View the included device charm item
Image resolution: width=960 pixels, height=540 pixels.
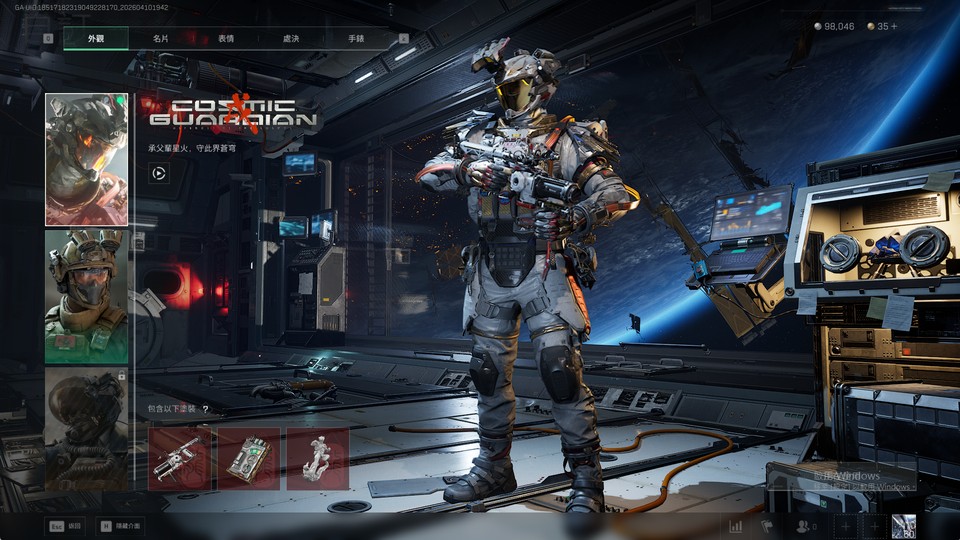click(x=248, y=459)
